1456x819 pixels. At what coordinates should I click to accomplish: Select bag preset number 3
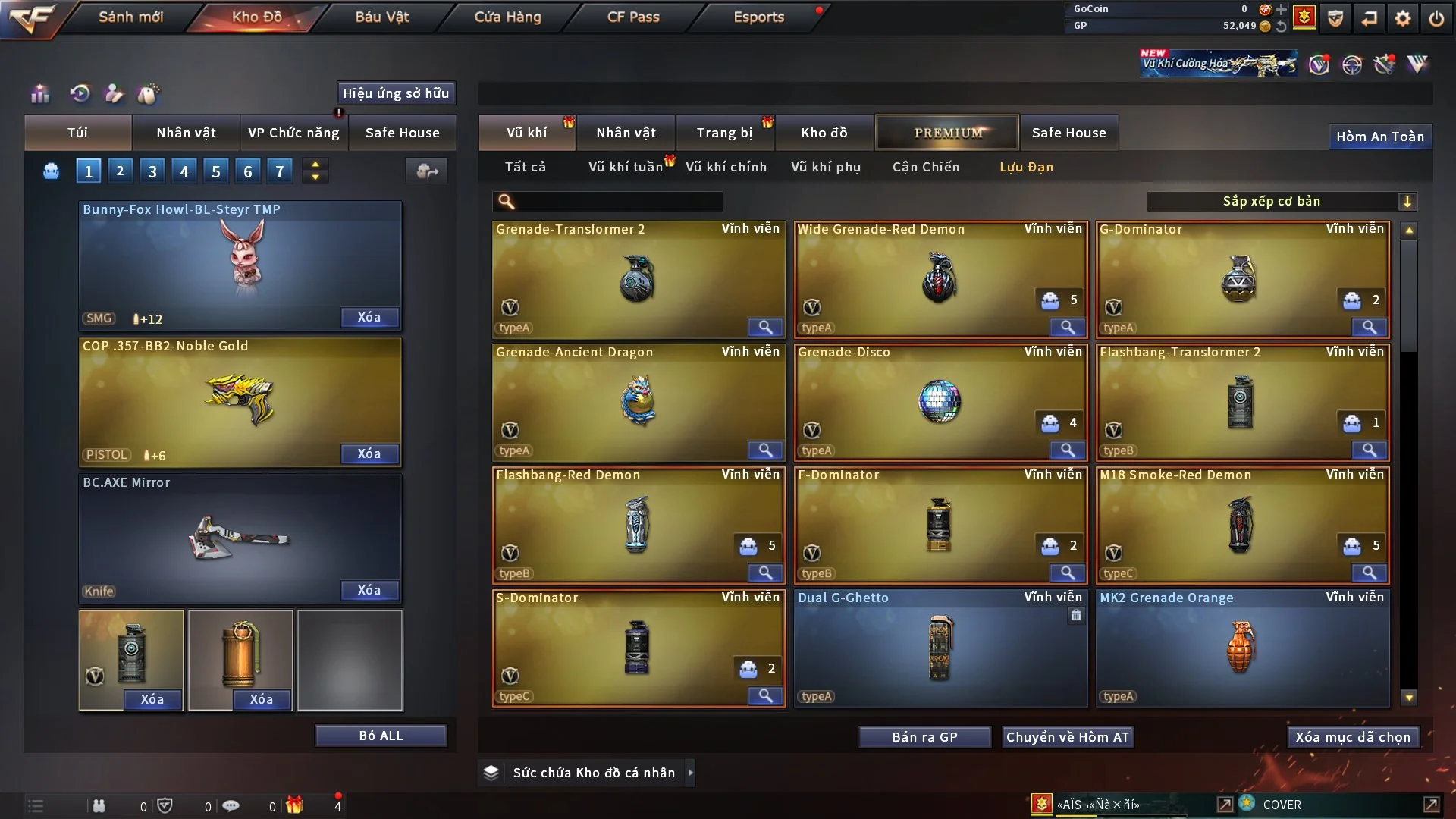[x=152, y=171]
